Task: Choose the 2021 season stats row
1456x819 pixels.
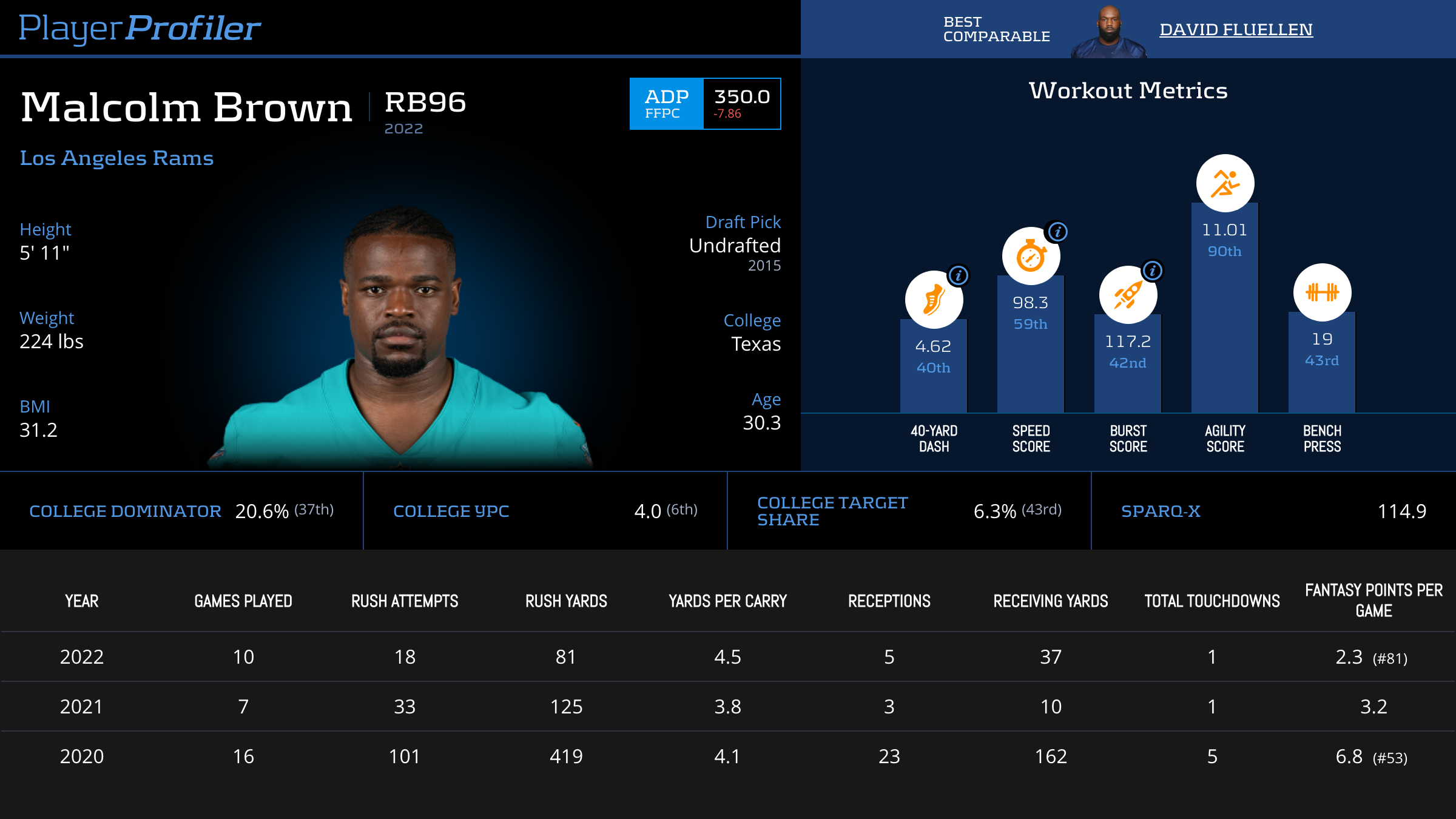Action: [728, 707]
